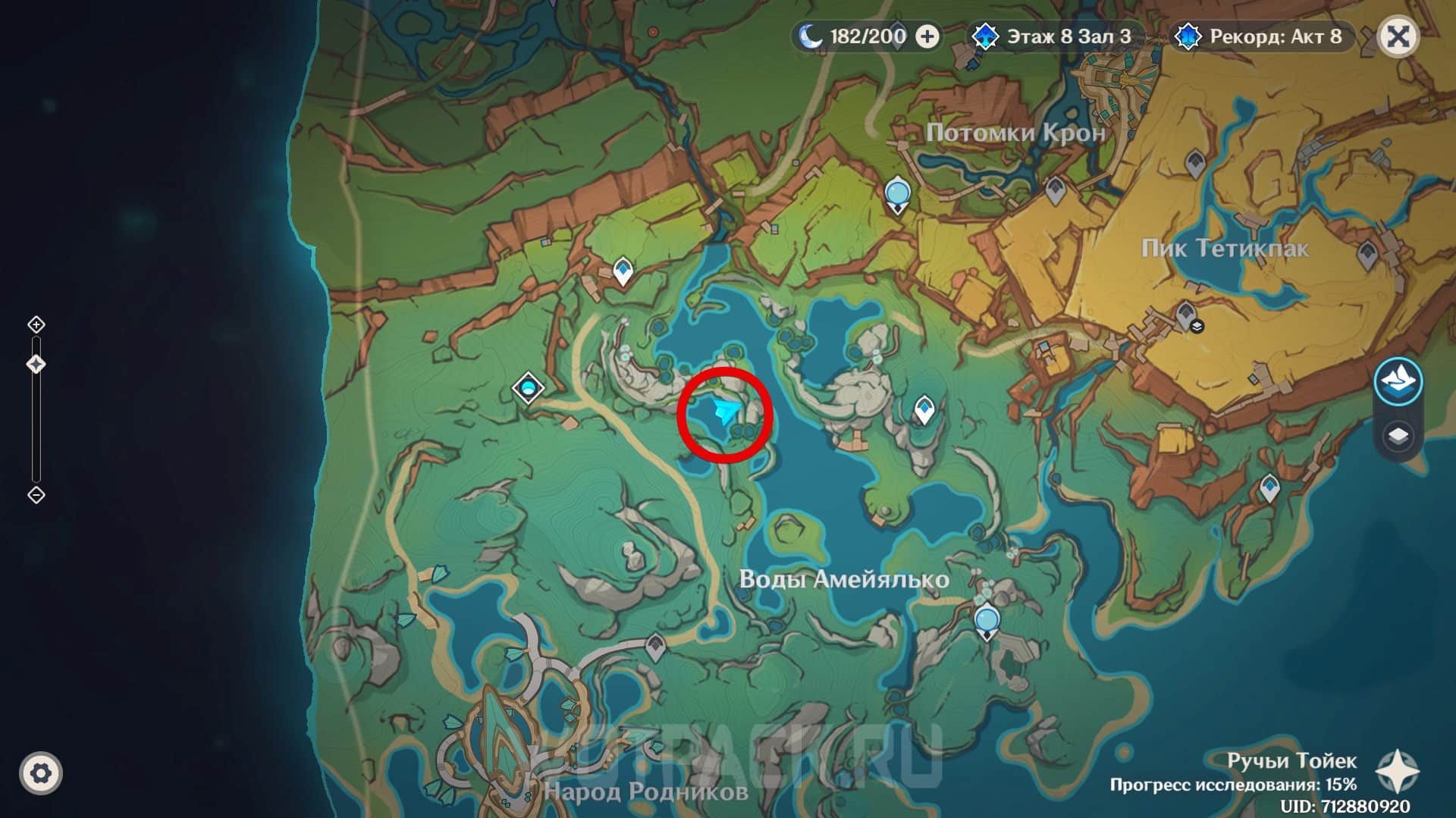Open region selection star compass icon
The image size is (1456, 818).
1397,772
